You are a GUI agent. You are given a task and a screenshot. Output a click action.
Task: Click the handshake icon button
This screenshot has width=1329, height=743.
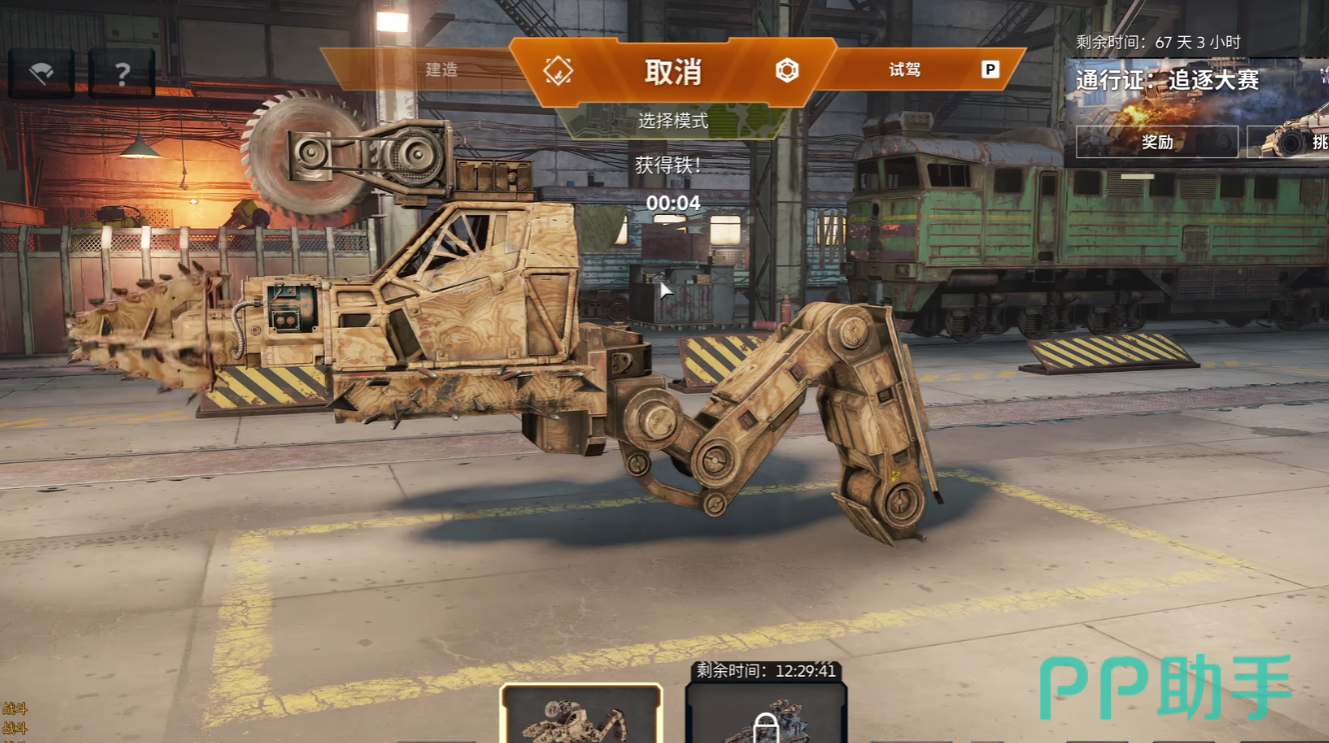[41, 73]
